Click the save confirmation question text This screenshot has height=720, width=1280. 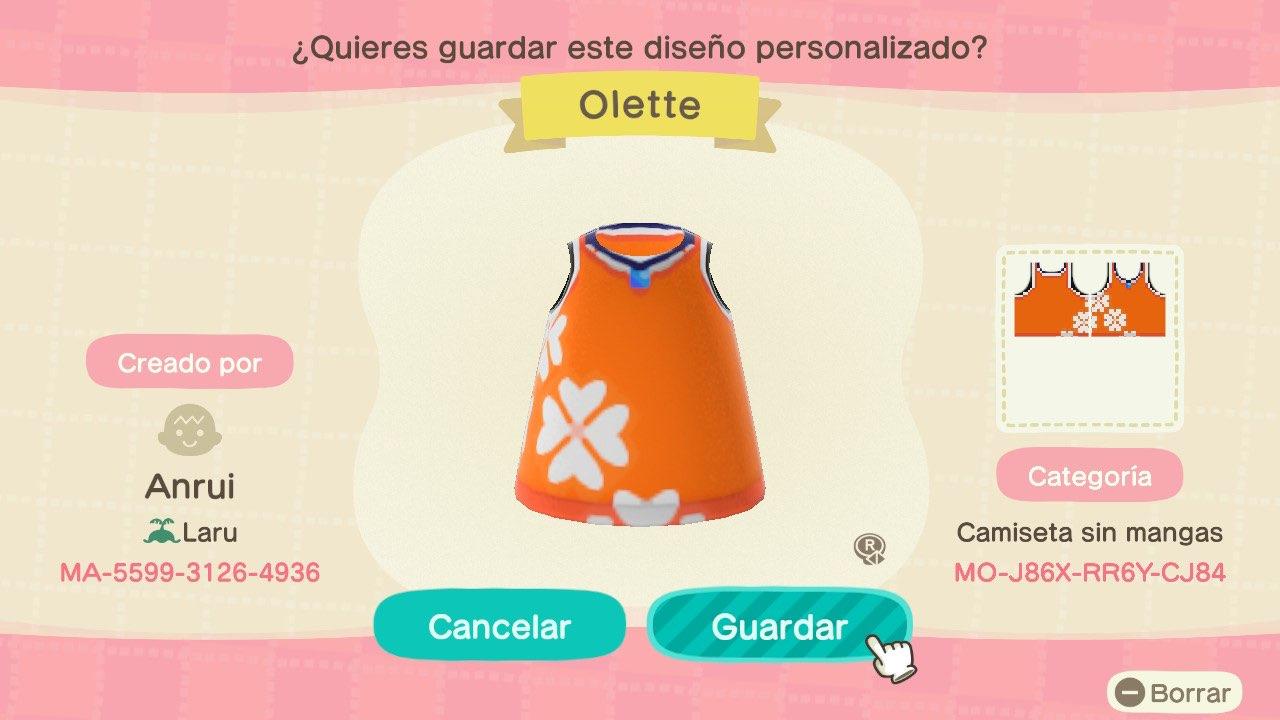coord(640,46)
